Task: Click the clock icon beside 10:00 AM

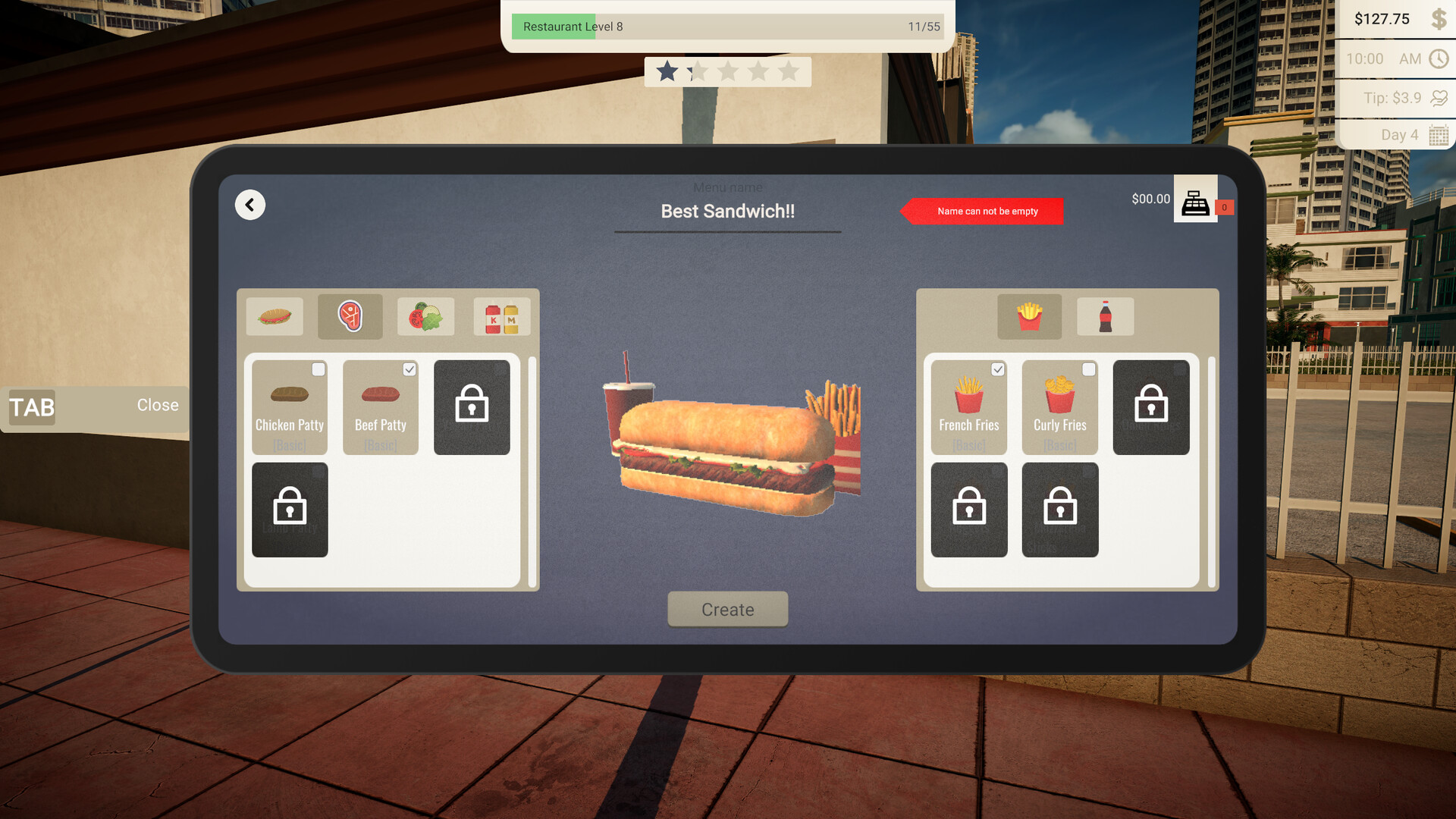Action: pos(1439,58)
